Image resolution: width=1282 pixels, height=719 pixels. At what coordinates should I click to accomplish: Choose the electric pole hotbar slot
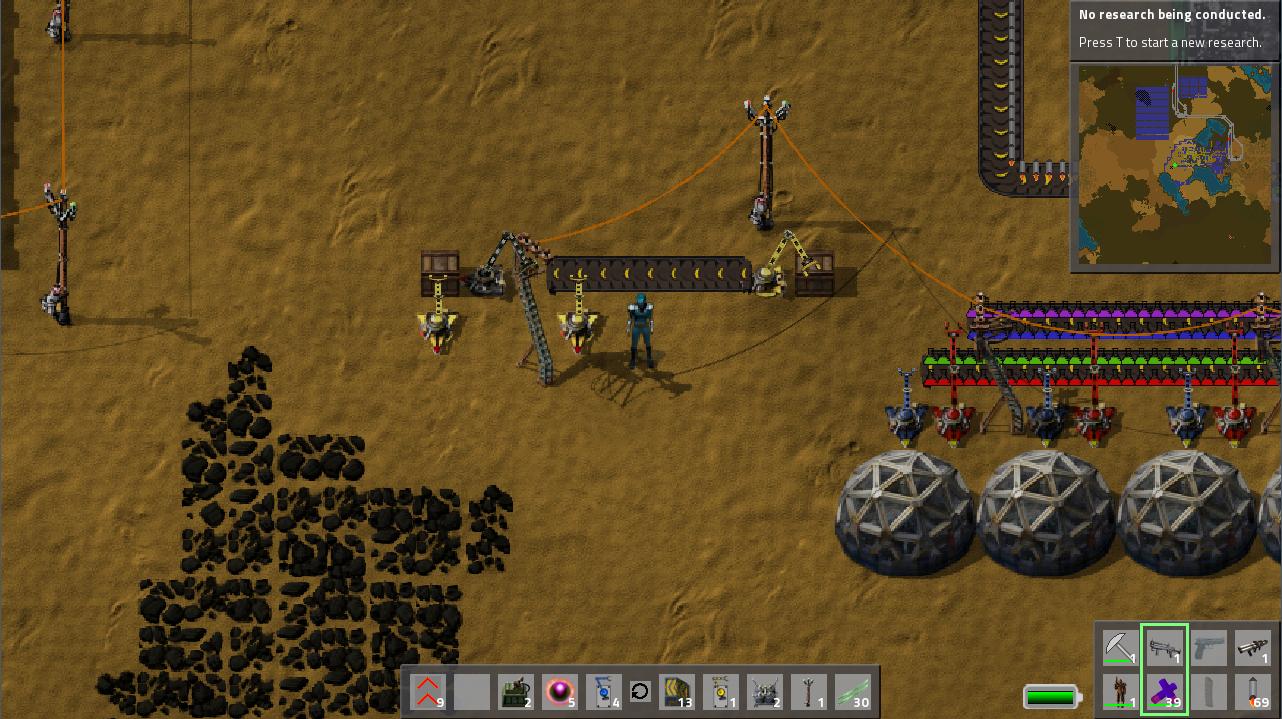pyautogui.click(x=809, y=691)
